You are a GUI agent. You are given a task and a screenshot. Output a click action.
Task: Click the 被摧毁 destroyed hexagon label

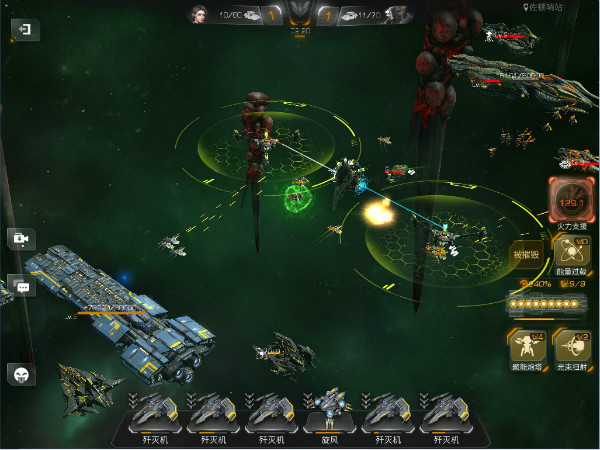coord(527,255)
